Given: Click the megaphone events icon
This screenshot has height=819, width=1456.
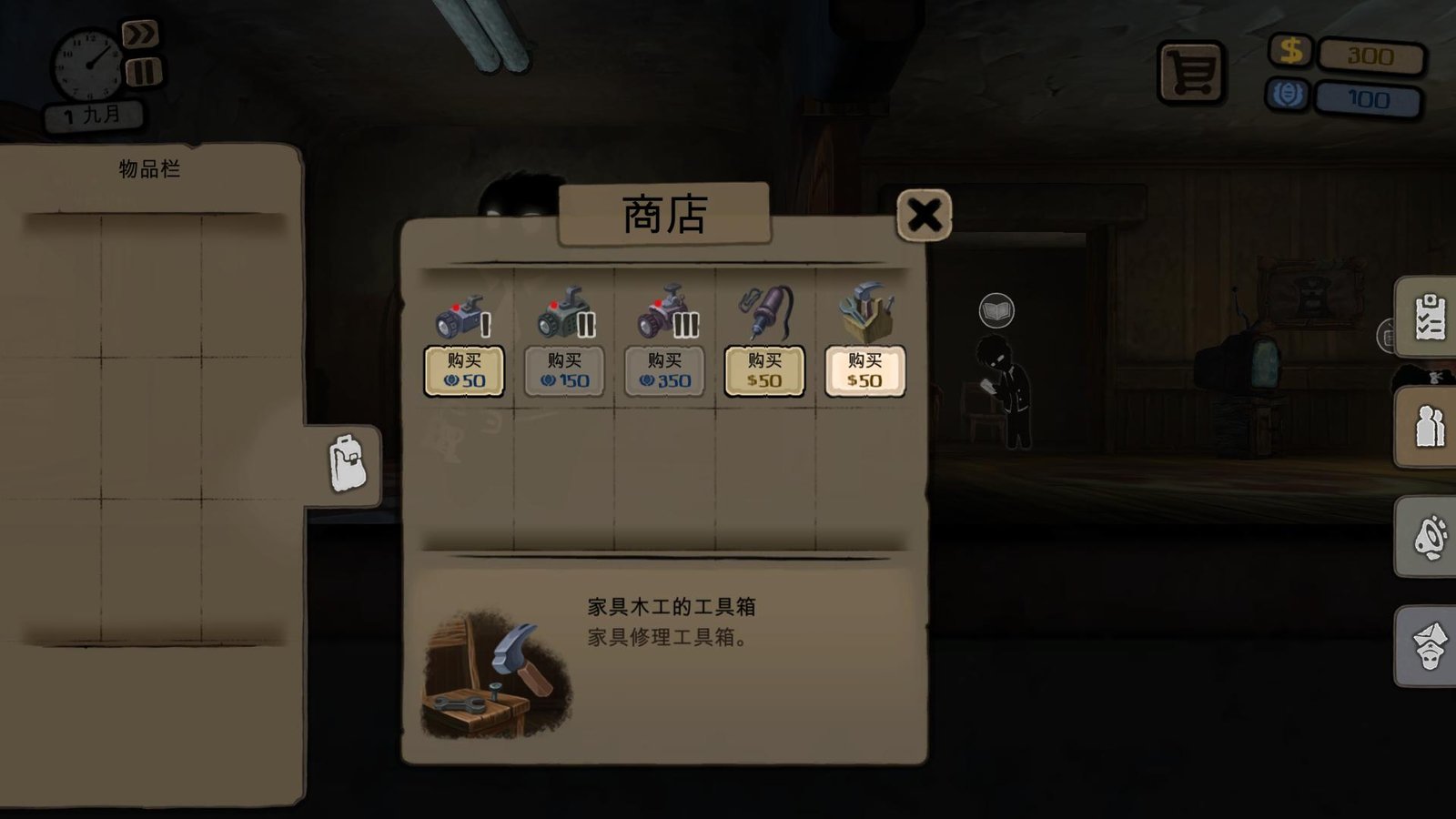Looking at the screenshot, I should point(1430,537).
